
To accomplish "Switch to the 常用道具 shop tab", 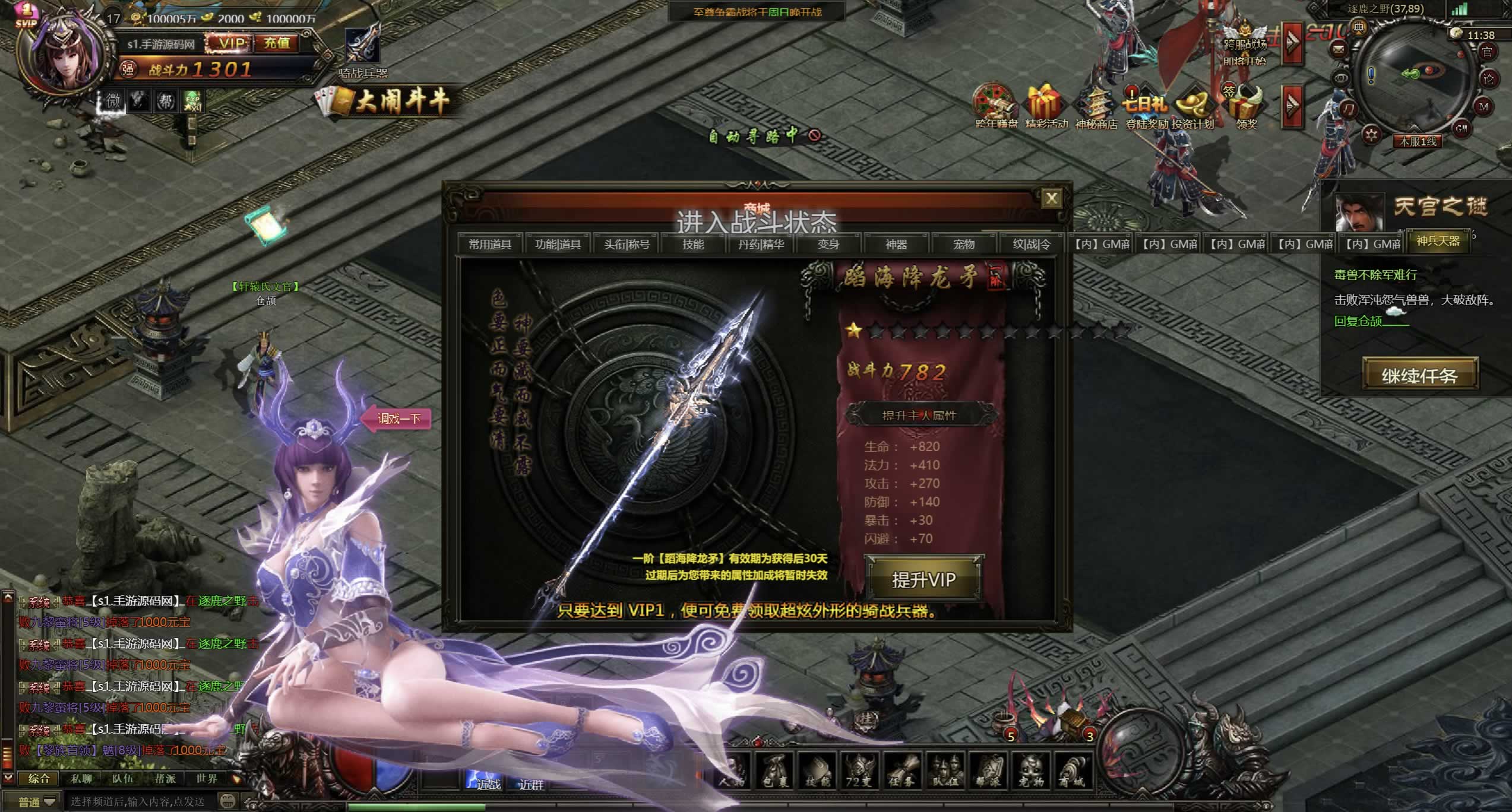I will [x=489, y=245].
